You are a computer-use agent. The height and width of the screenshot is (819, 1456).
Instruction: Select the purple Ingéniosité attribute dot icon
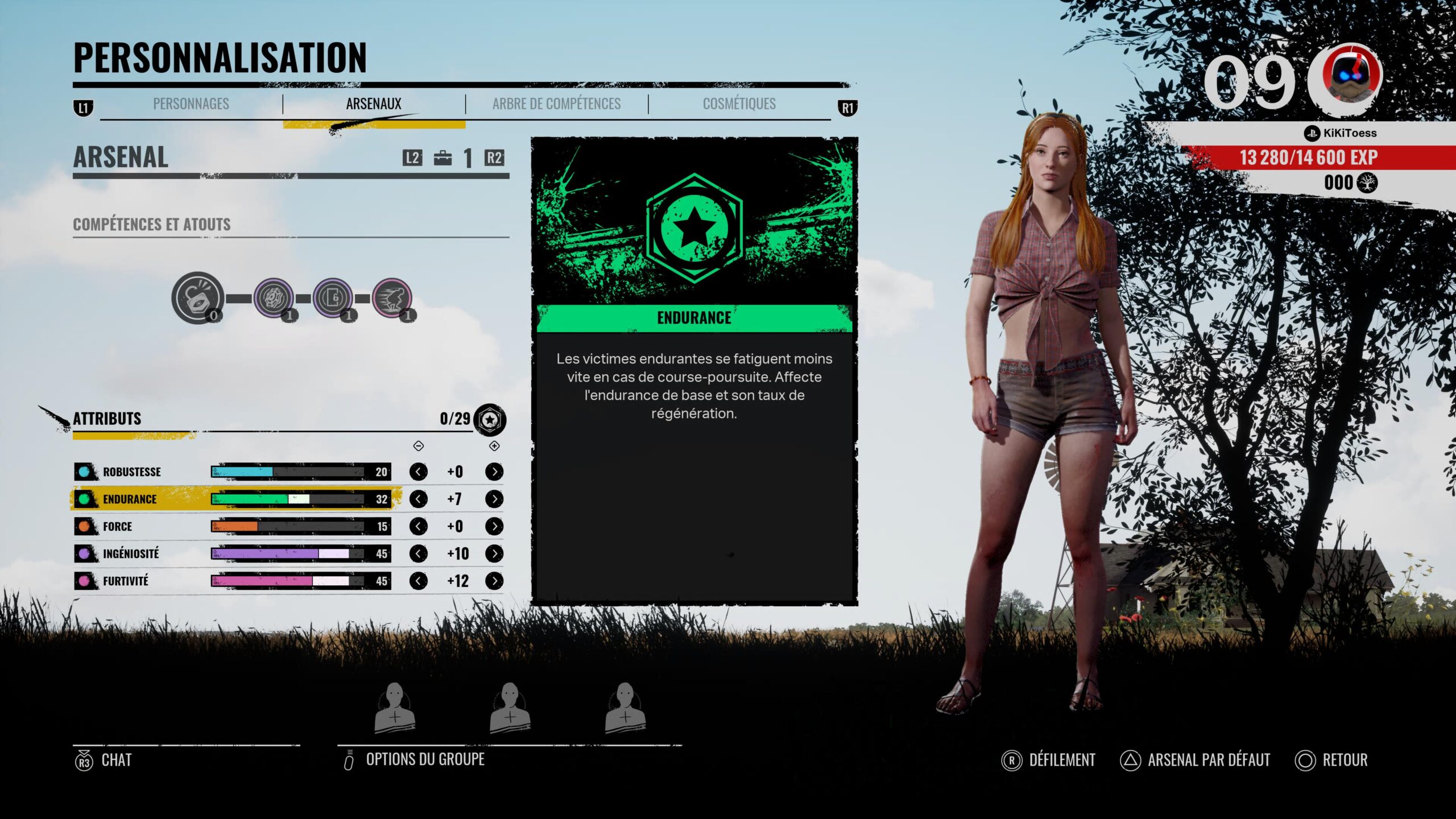(x=85, y=553)
